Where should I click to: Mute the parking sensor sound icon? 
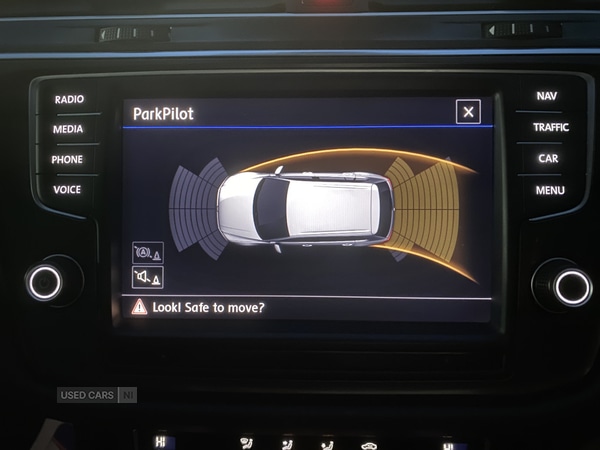tap(147, 277)
